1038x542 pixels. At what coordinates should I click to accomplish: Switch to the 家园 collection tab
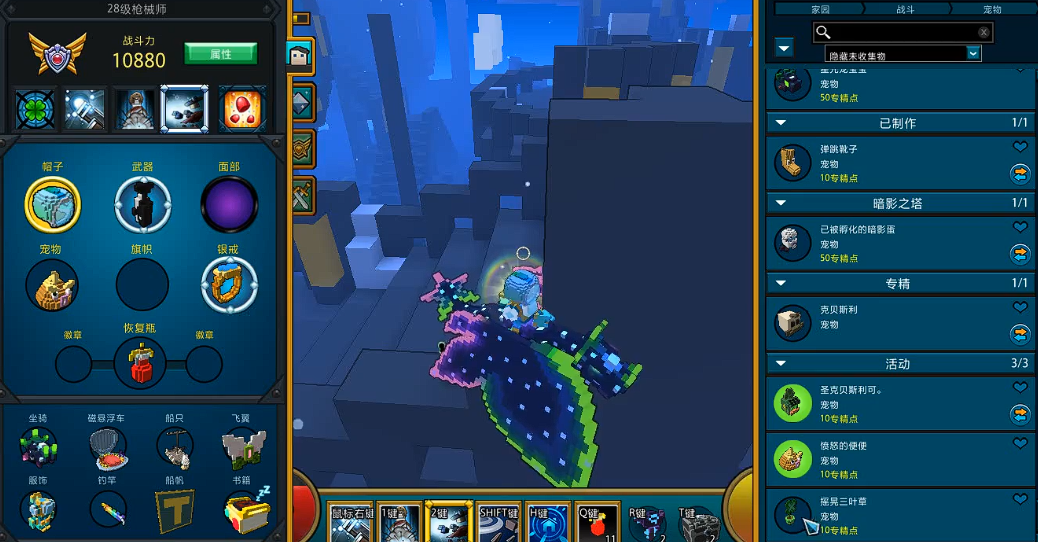click(x=820, y=9)
